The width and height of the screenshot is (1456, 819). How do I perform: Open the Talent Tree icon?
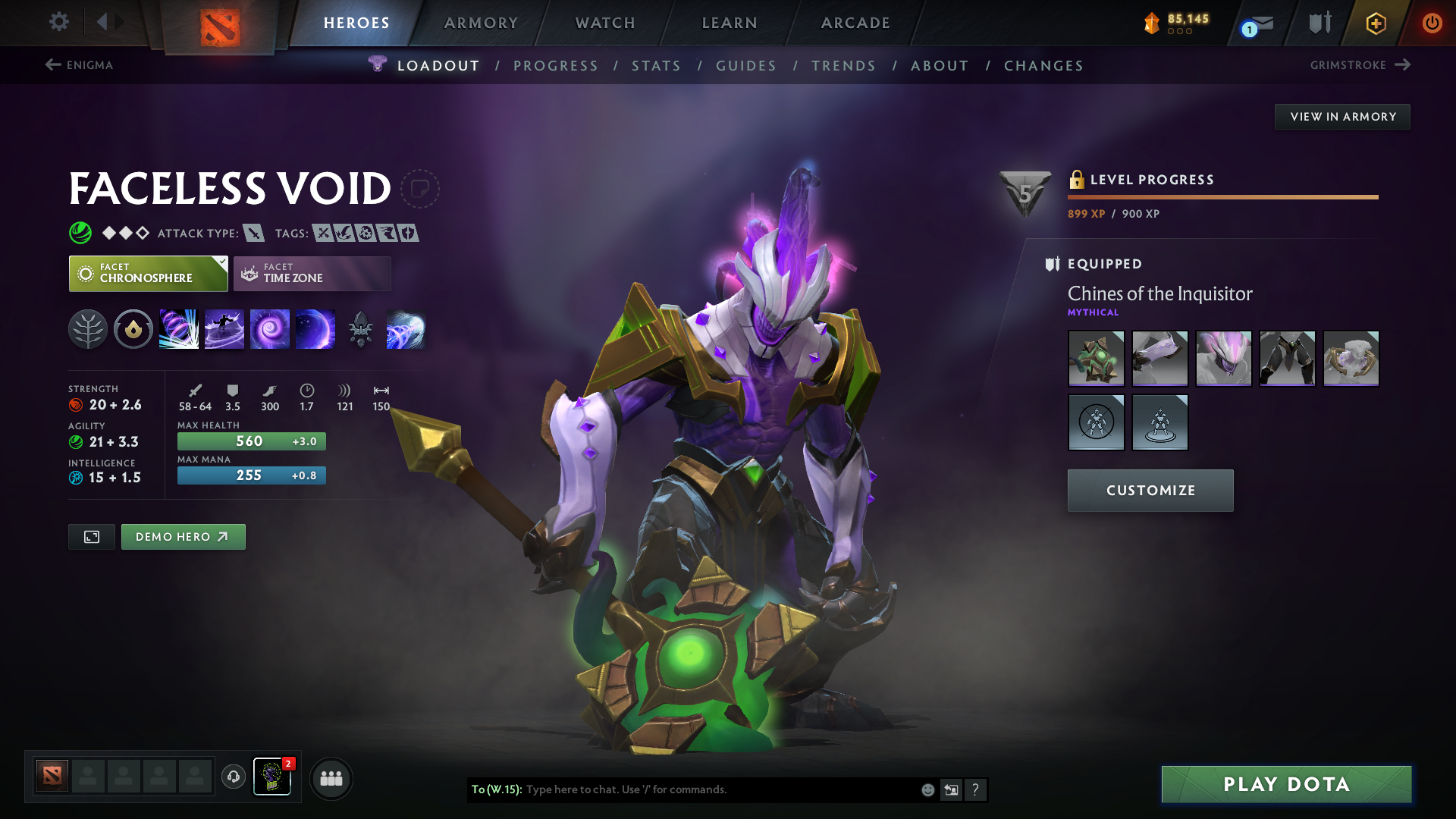[88, 328]
